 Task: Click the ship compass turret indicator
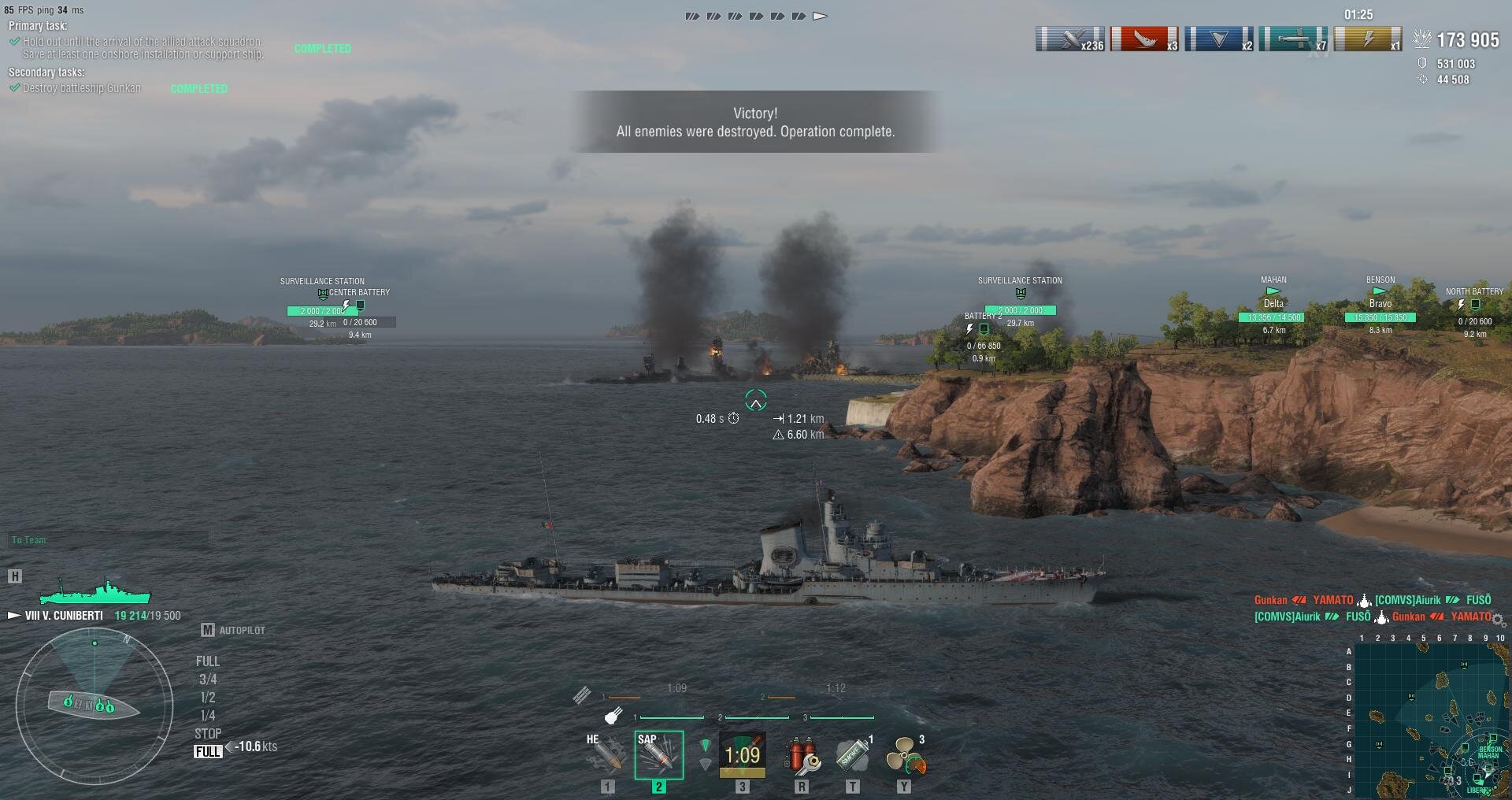click(x=94, y=703)
